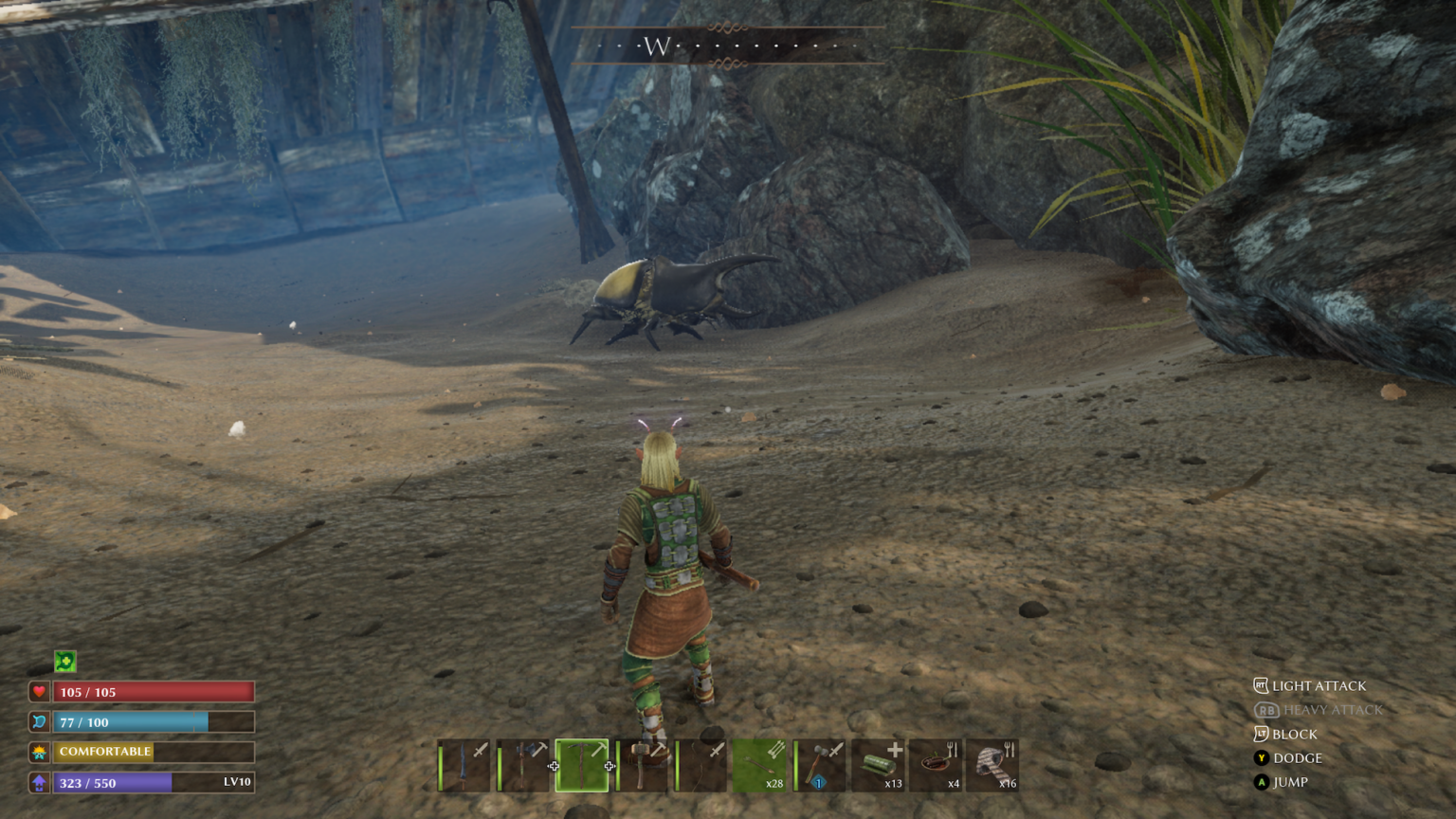Viewport: 1456px width, 819px height.
Task: Click the green stomach food buff icon
Action: [x=64, y=661]
